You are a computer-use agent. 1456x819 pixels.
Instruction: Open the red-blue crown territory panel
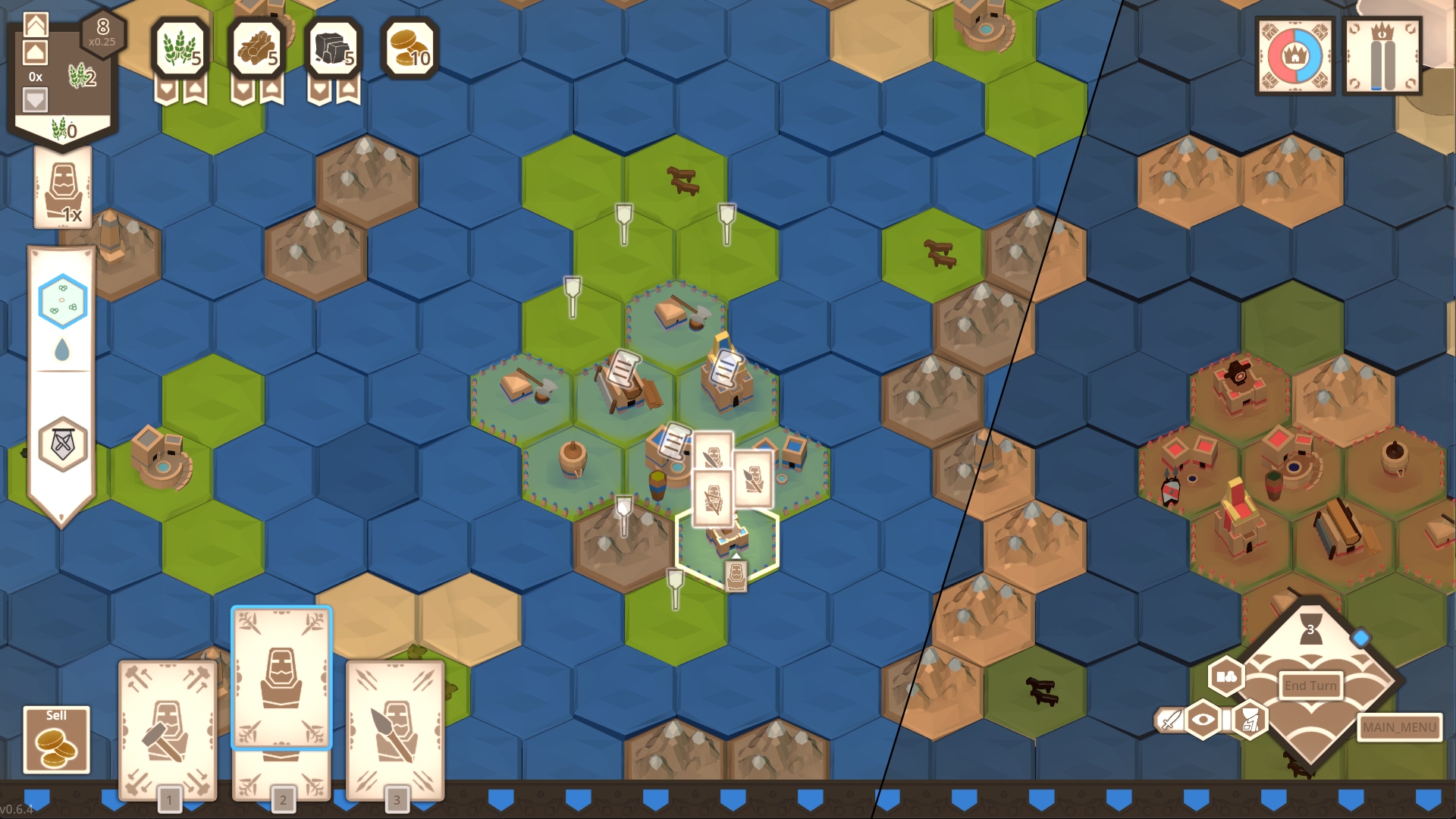click(1295, 56)
